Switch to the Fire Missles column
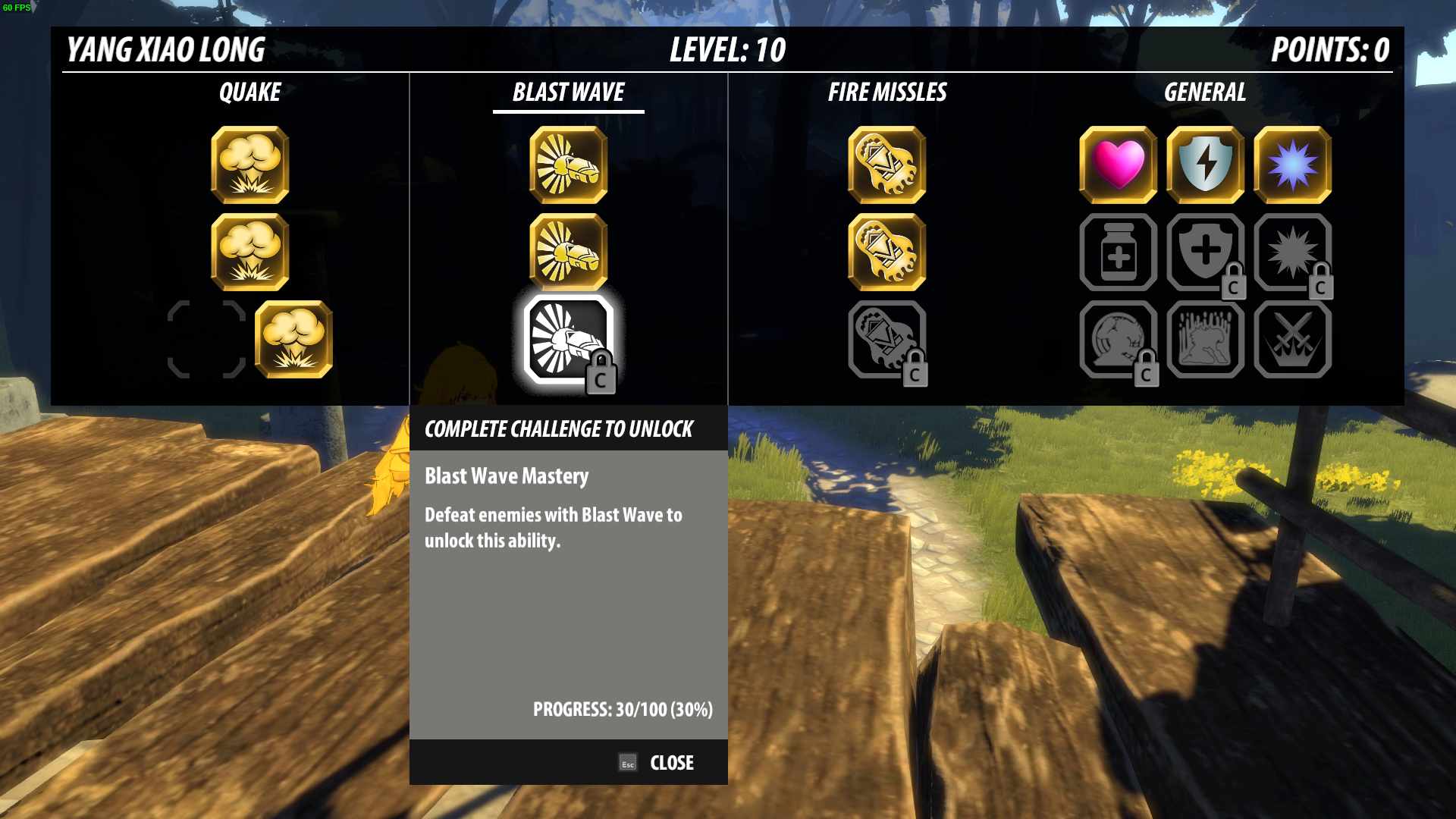This screenshot has height=819, width=1456. coord(886,93)
